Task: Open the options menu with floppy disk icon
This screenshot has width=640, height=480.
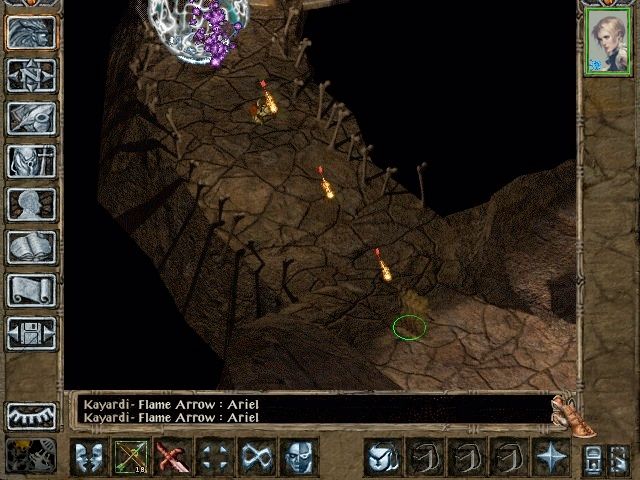Action: 31,333
